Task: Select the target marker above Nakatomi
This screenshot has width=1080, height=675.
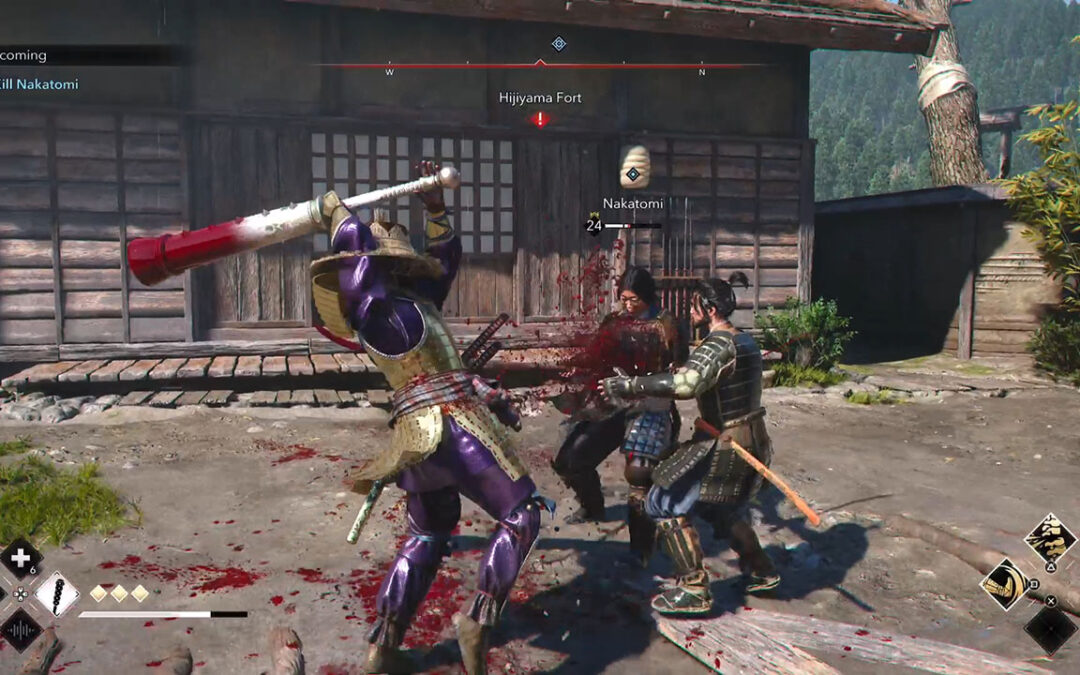Action: point(633,175)
